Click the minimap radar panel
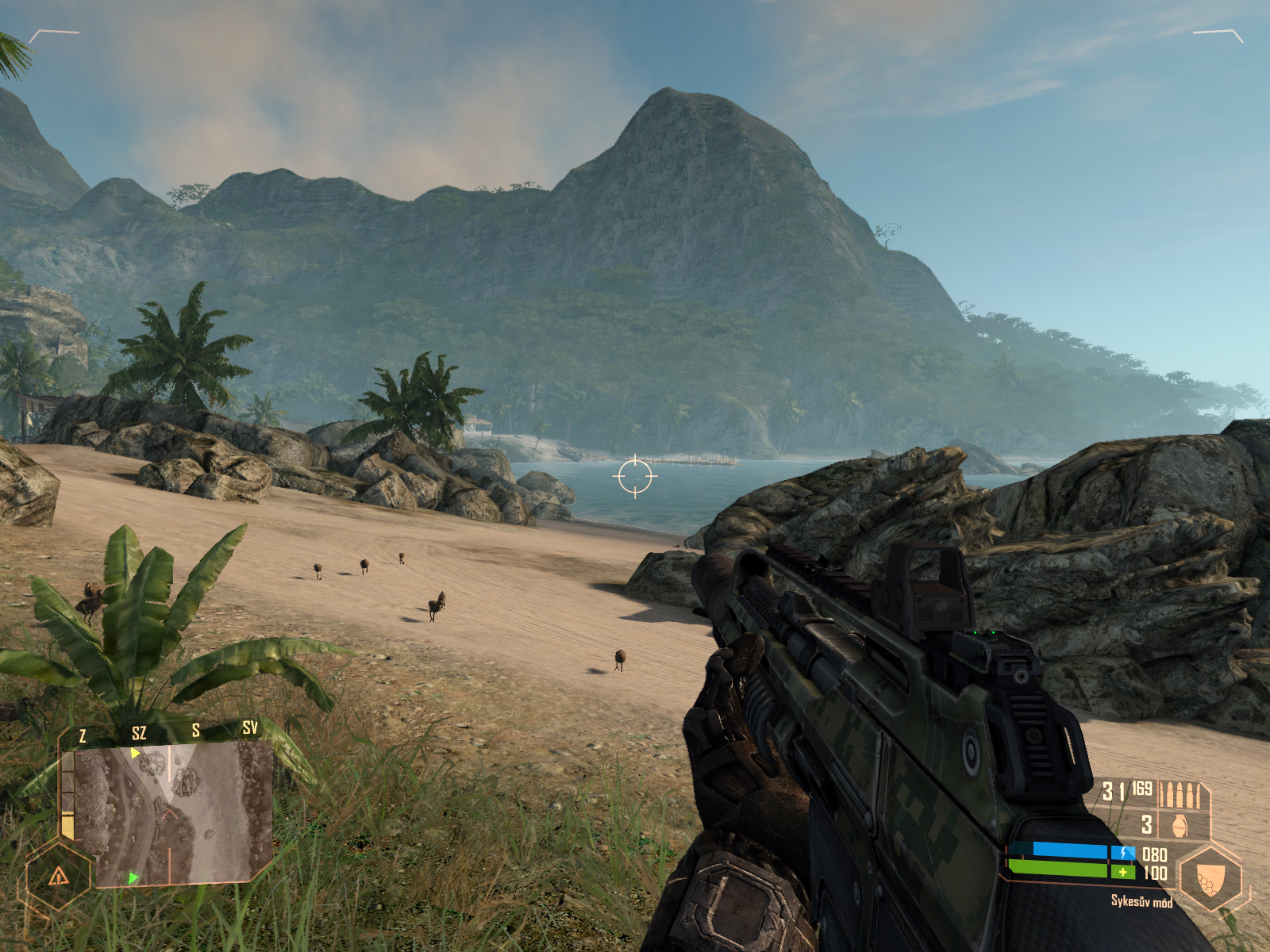Image resolution: width=1270 pixels, height=952 pixels. click(171, 813)
